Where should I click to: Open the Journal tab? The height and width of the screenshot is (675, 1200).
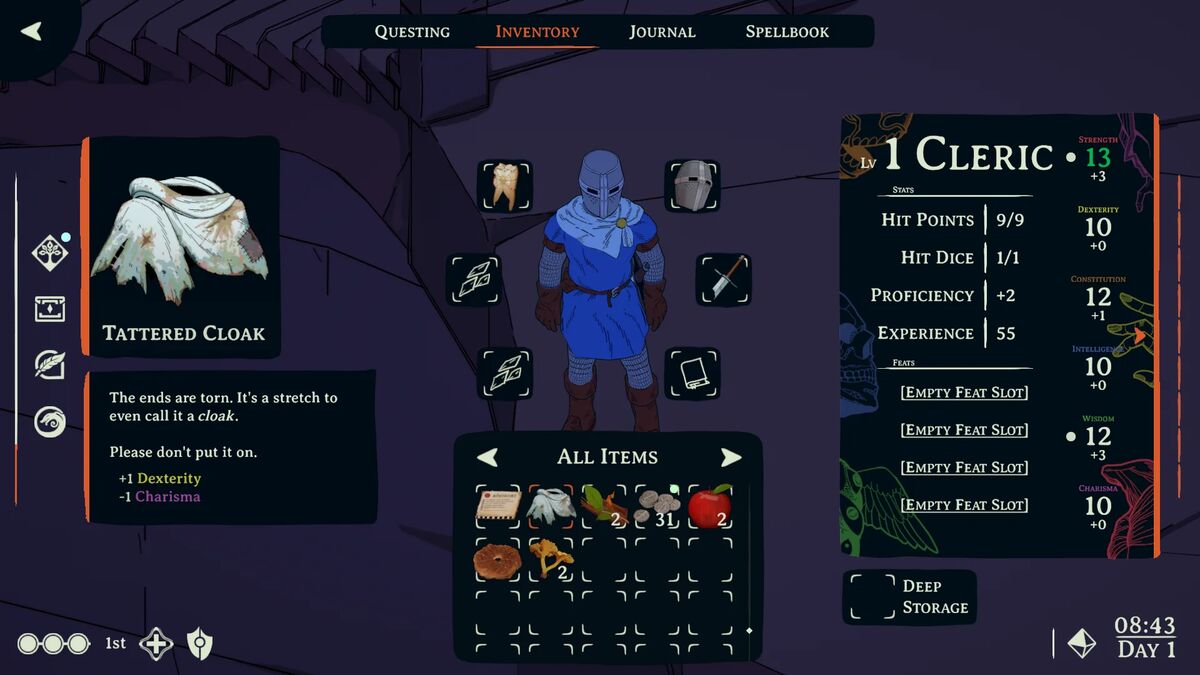tap(662, 32)
